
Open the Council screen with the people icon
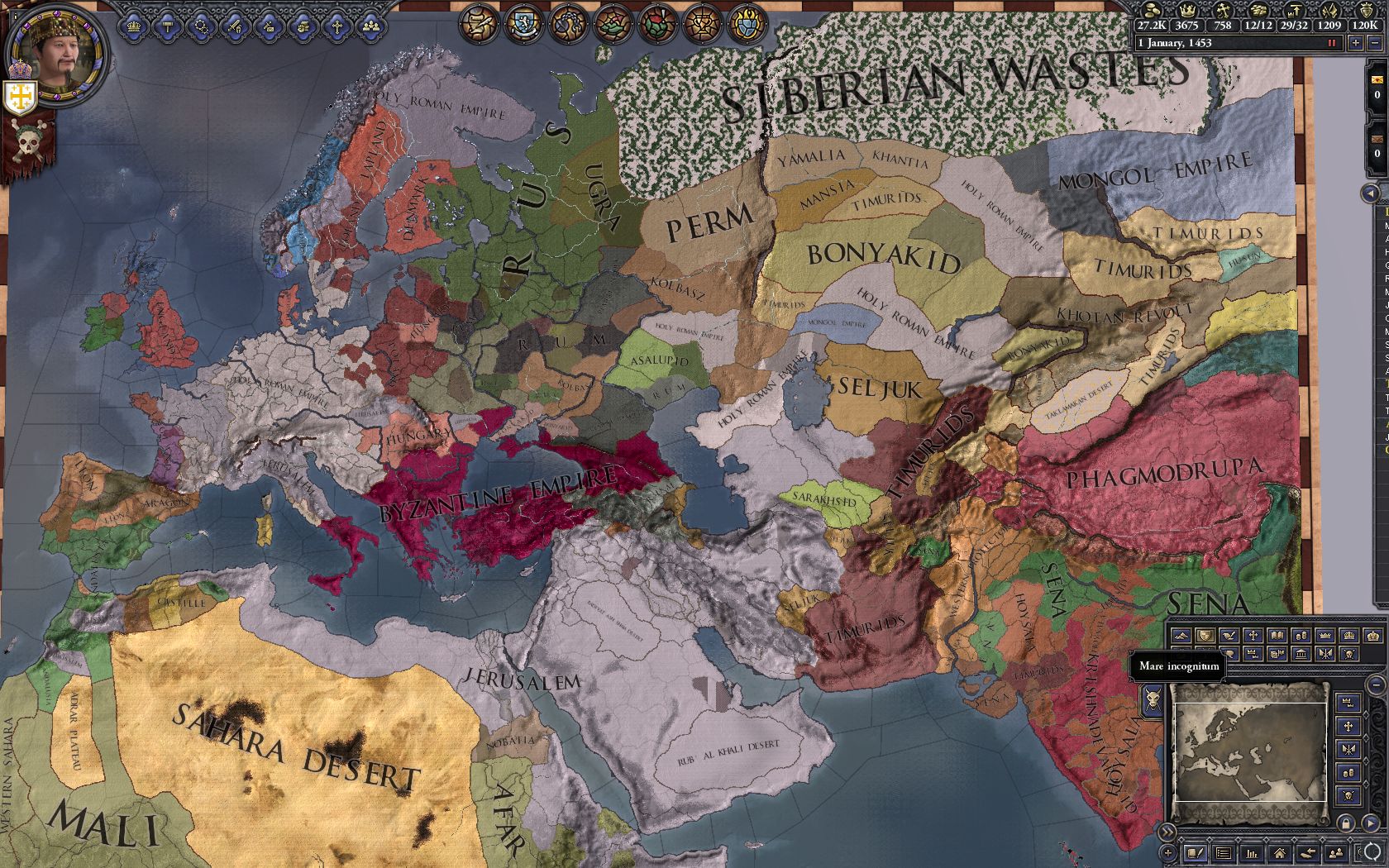point(370,25)
